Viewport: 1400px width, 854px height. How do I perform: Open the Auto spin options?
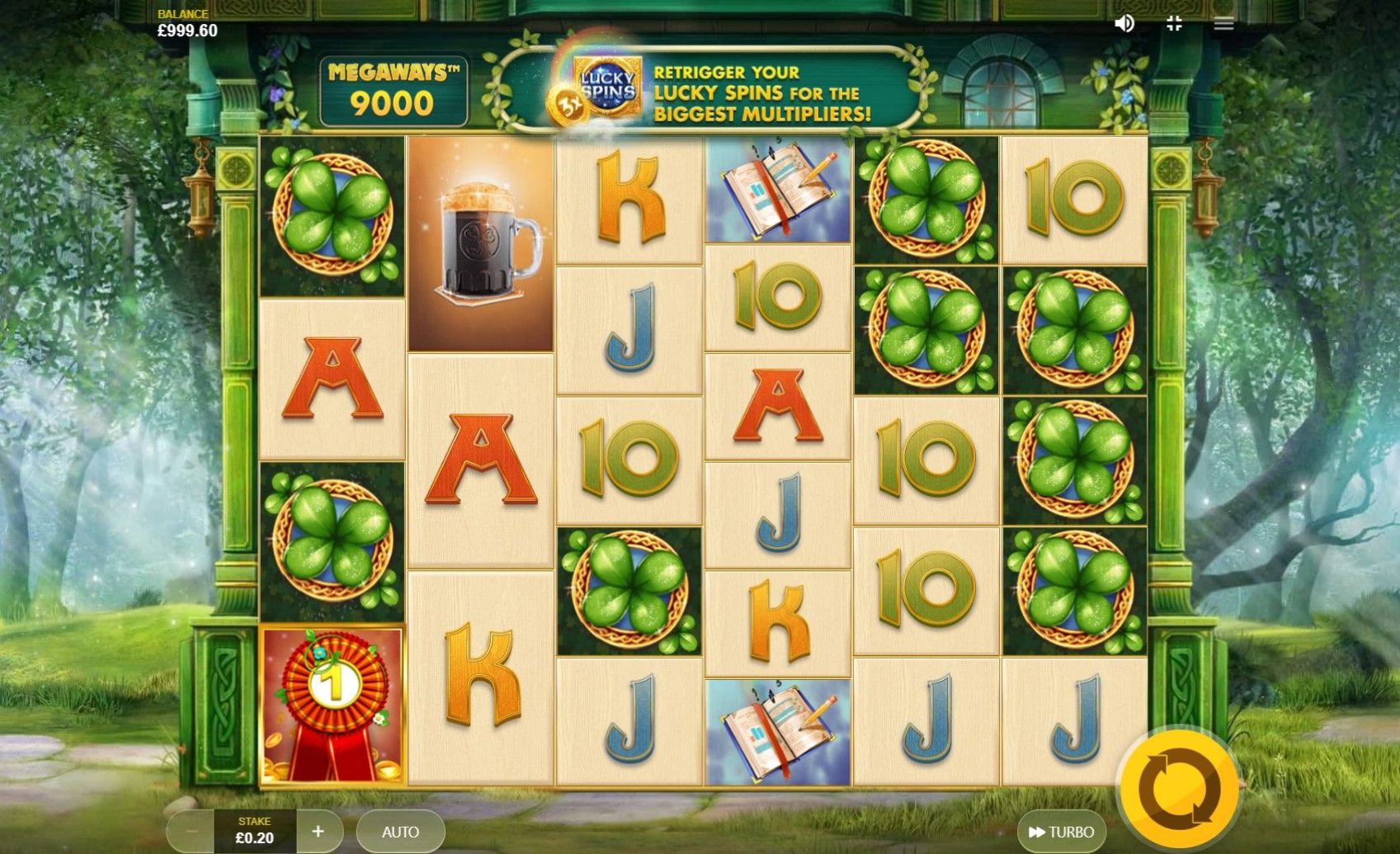[x=400, y=832]
